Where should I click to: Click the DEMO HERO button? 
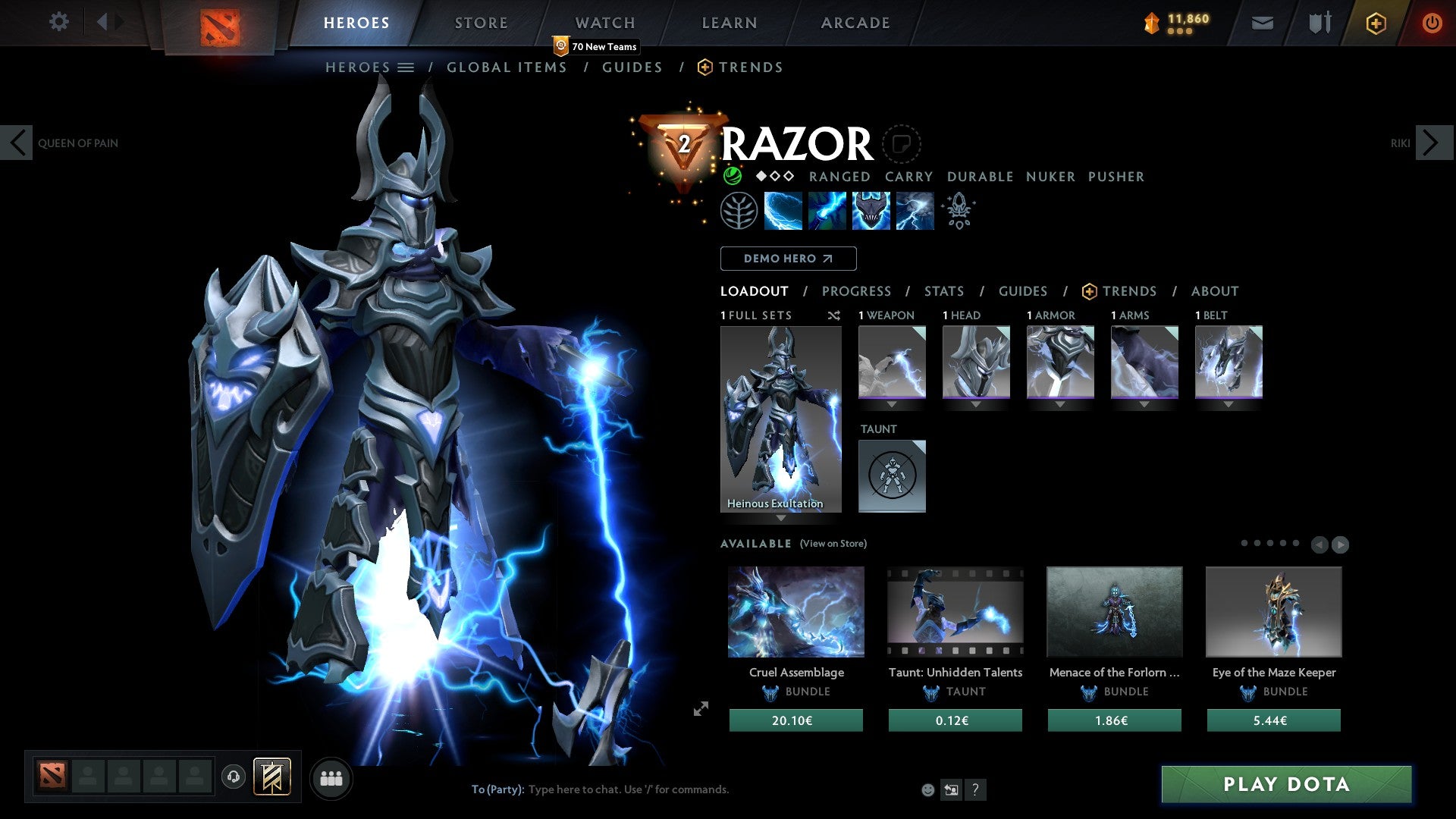click(x=788, y=258)
